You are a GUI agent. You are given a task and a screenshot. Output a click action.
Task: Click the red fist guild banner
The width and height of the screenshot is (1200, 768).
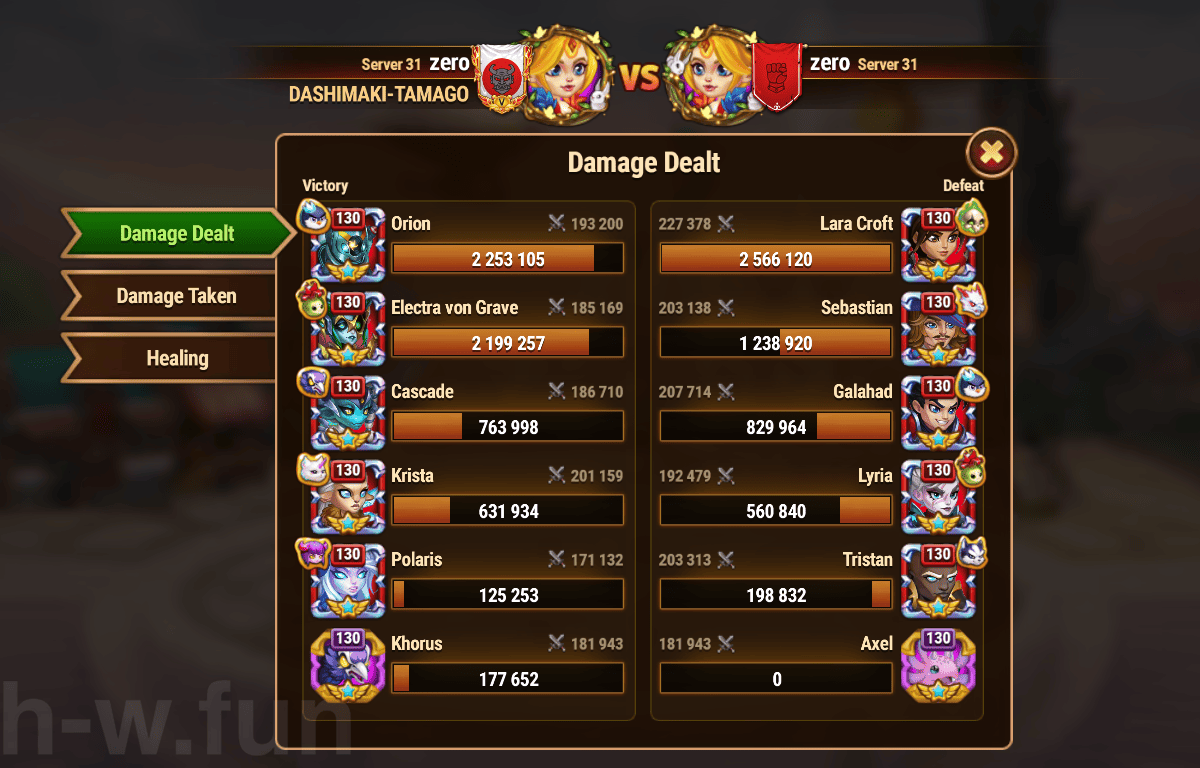click(x=777, y=75)
